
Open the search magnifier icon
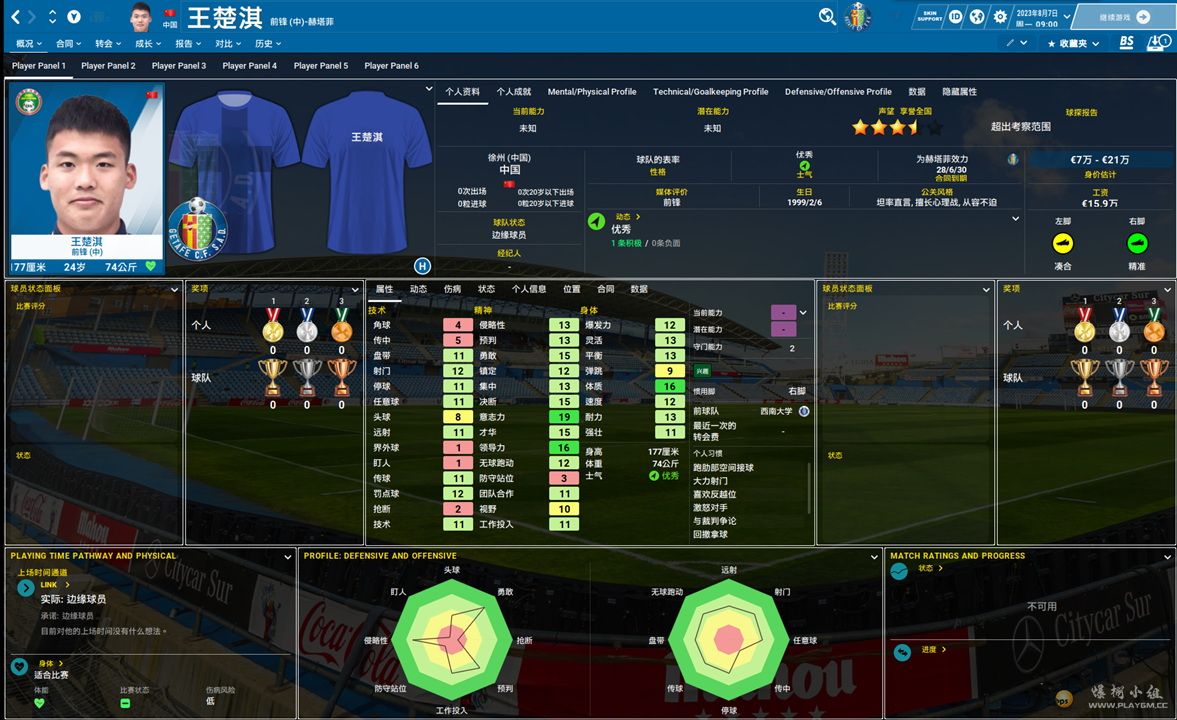click(827, 17)
